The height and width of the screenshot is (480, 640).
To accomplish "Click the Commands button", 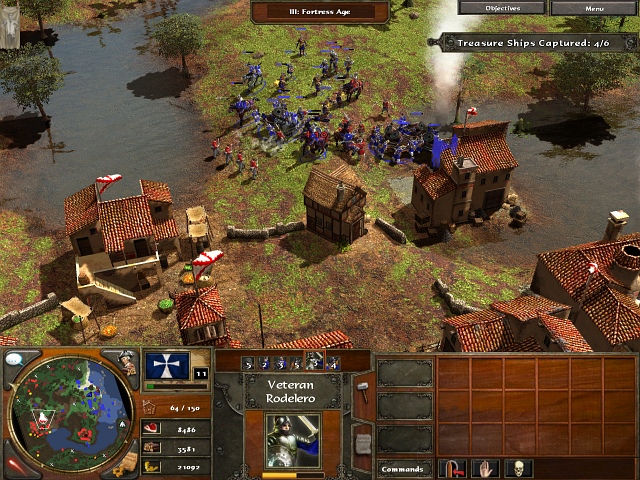I will pyautogui.click(x=404, y=468).
